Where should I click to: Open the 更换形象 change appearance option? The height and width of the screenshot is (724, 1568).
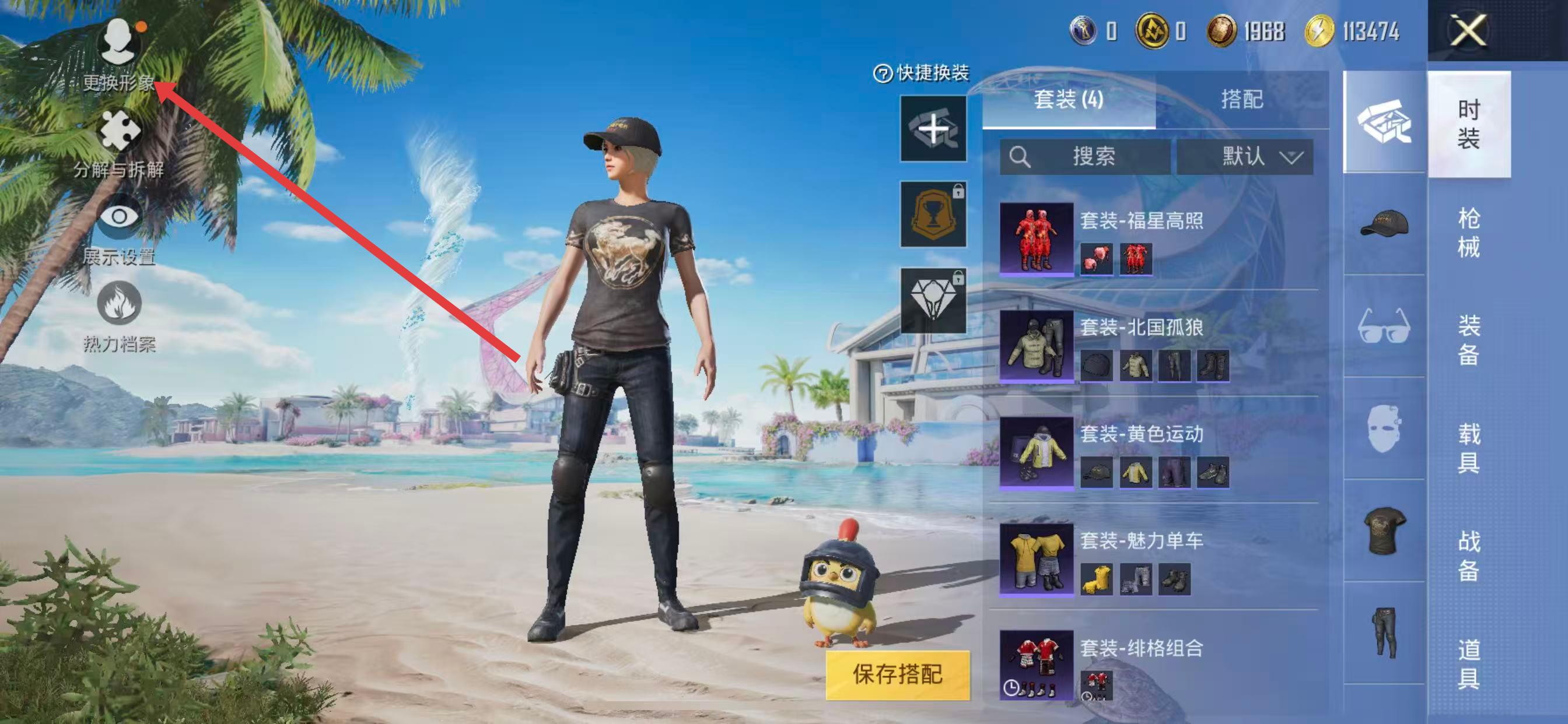tap(118, 54)
